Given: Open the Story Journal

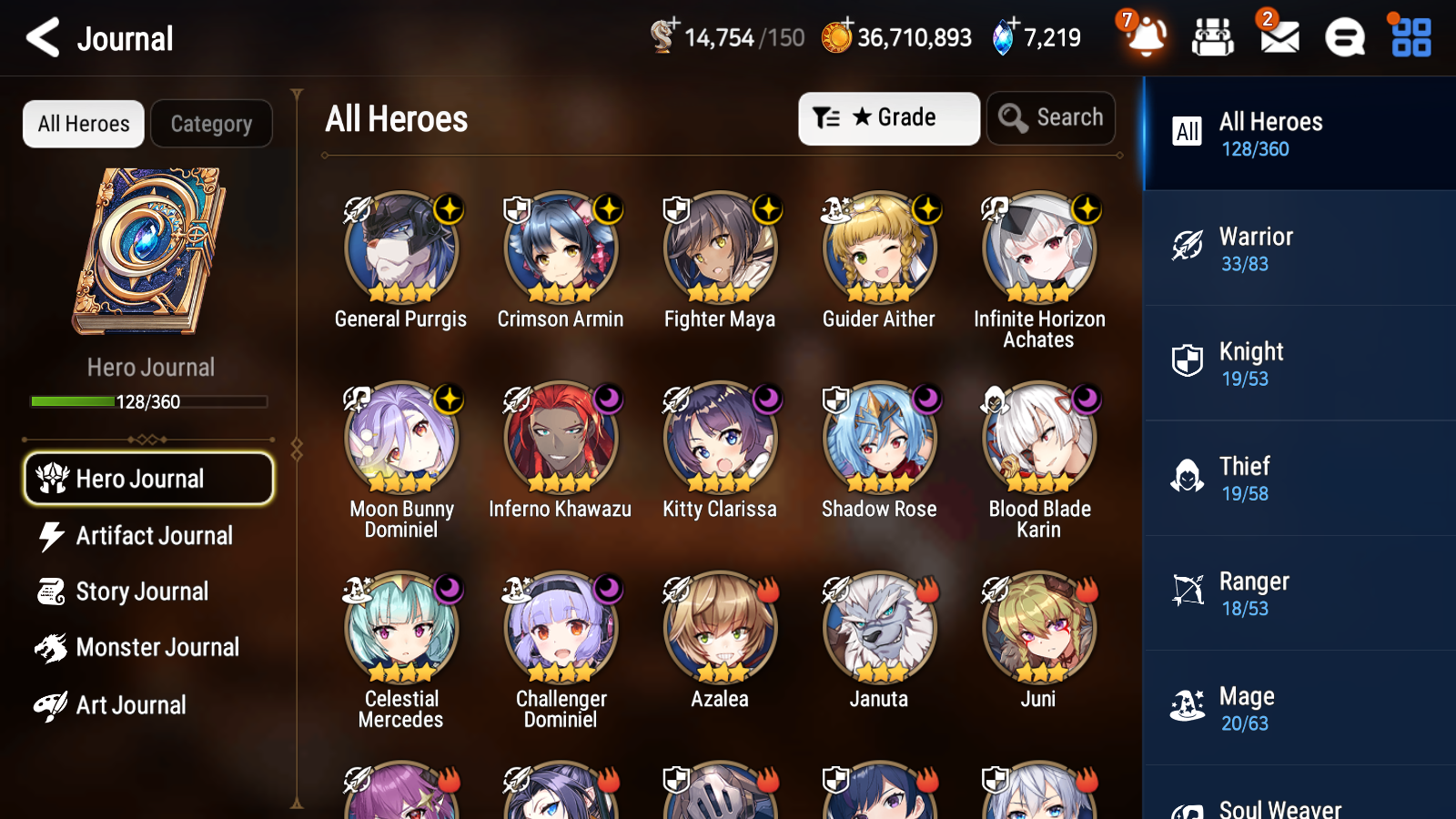Looking at the screenshot, I should pyautogui.click(x=143, y=591).
